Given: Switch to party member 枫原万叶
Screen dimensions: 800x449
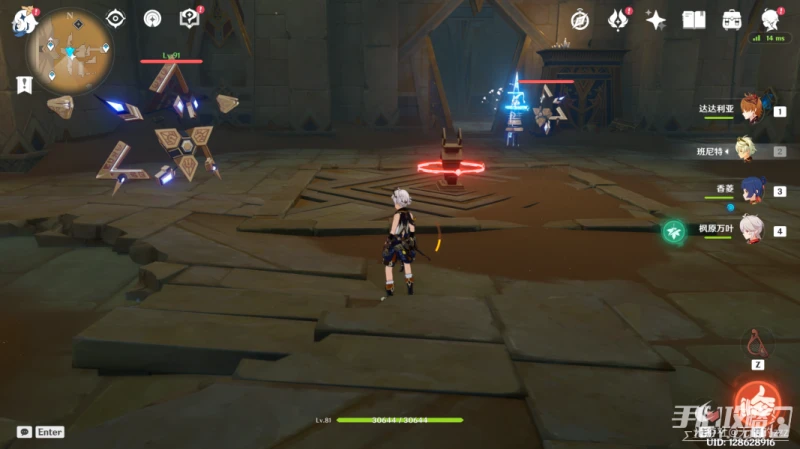Looking at the screenshot, I should point(751,230).
